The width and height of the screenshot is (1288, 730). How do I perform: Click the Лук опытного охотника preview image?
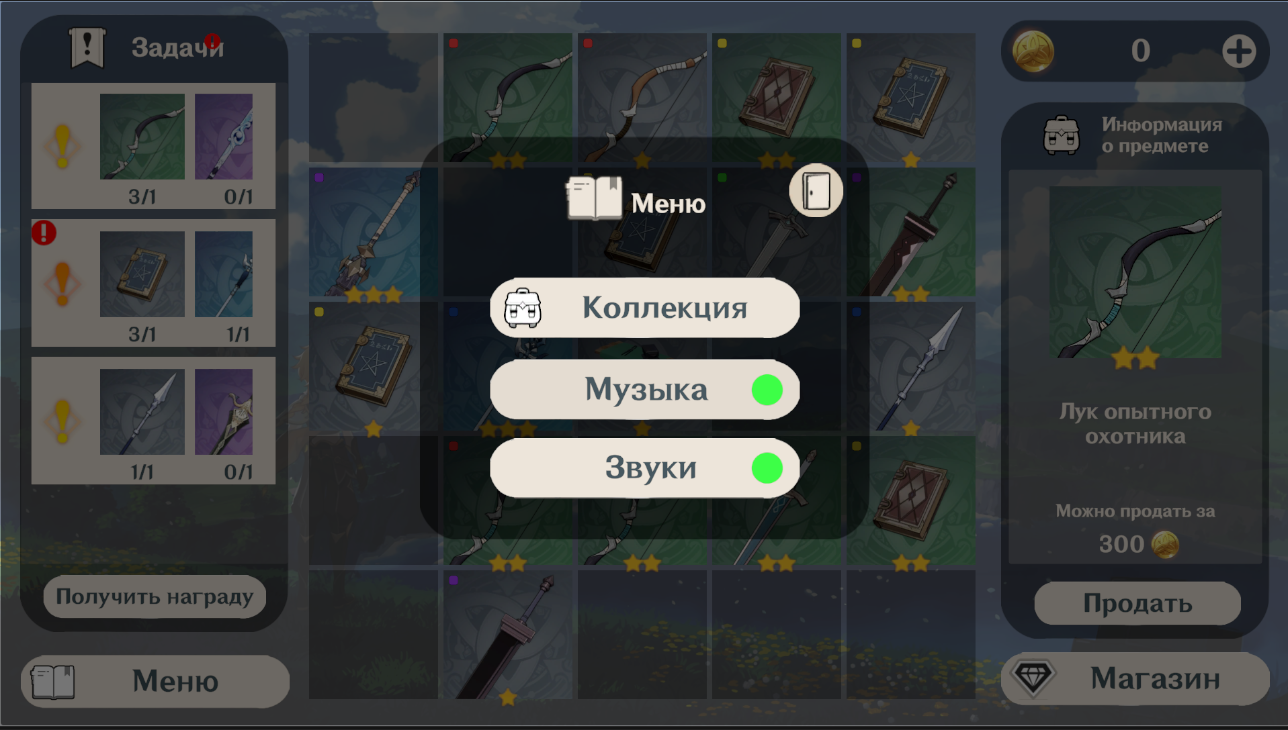tap(1137, 272)
